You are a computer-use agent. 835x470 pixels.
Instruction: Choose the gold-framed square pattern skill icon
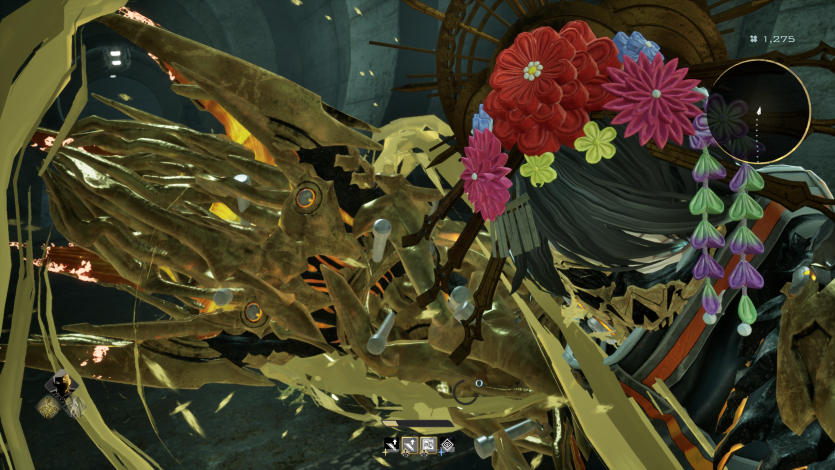428,446
